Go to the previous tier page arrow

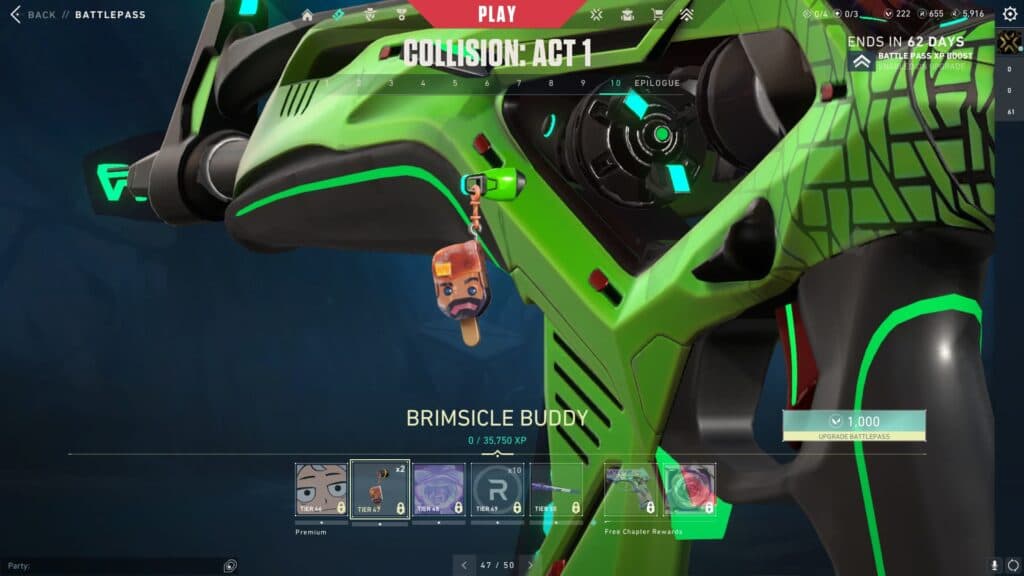pos(463,565)
